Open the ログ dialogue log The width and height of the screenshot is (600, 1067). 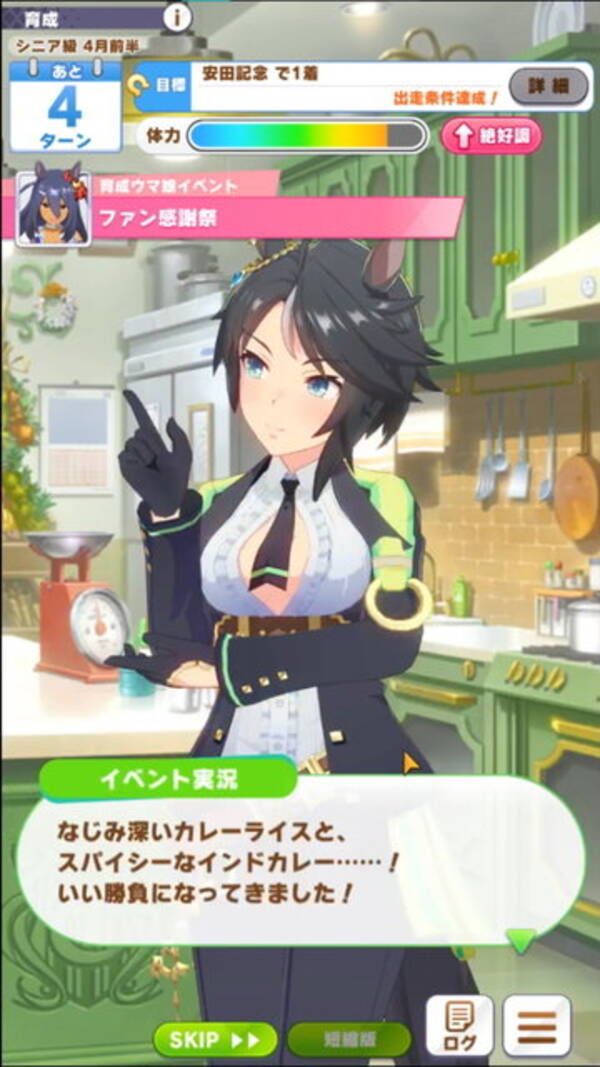459,1026
